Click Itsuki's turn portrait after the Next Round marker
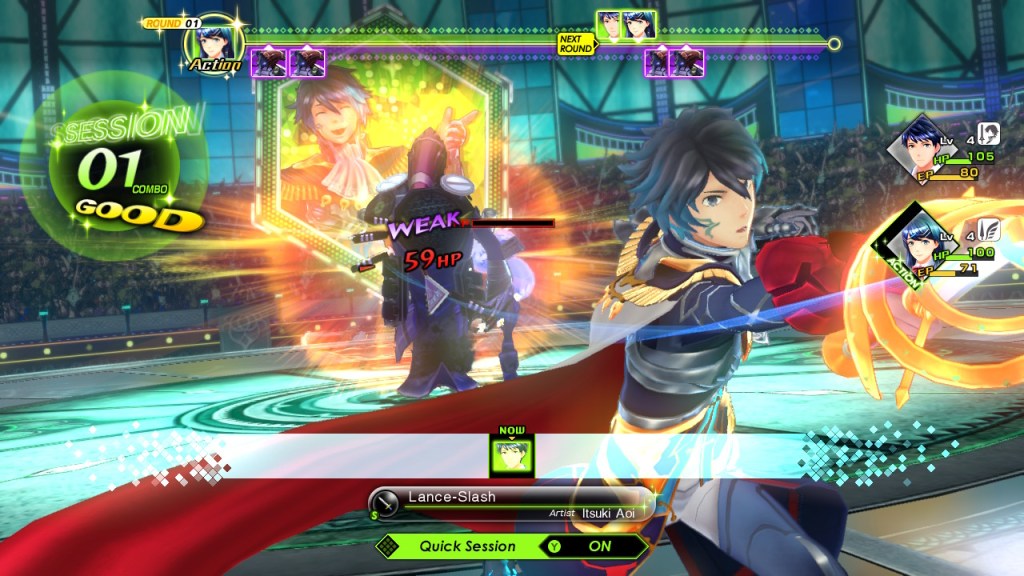 (609, 23)
